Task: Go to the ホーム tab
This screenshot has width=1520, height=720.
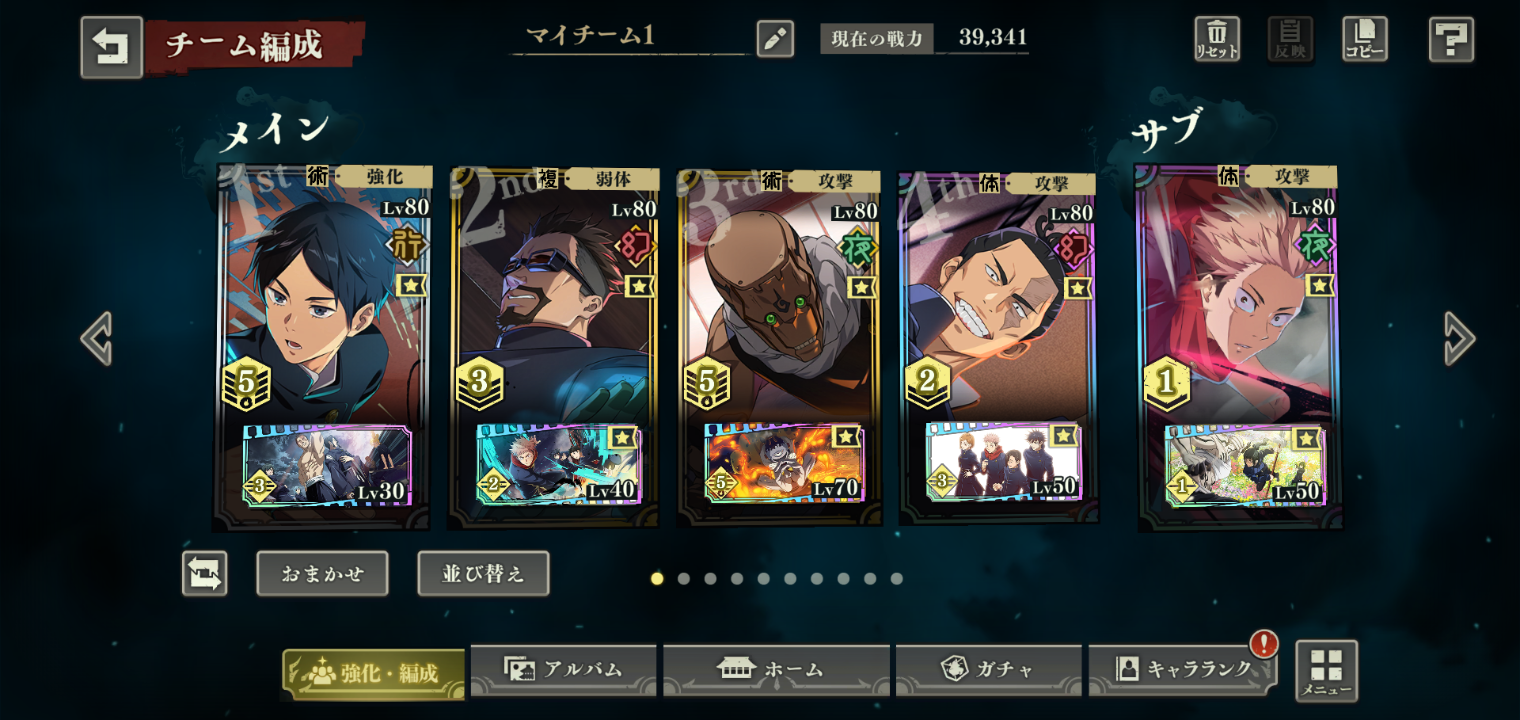Action: pos(776,669)
